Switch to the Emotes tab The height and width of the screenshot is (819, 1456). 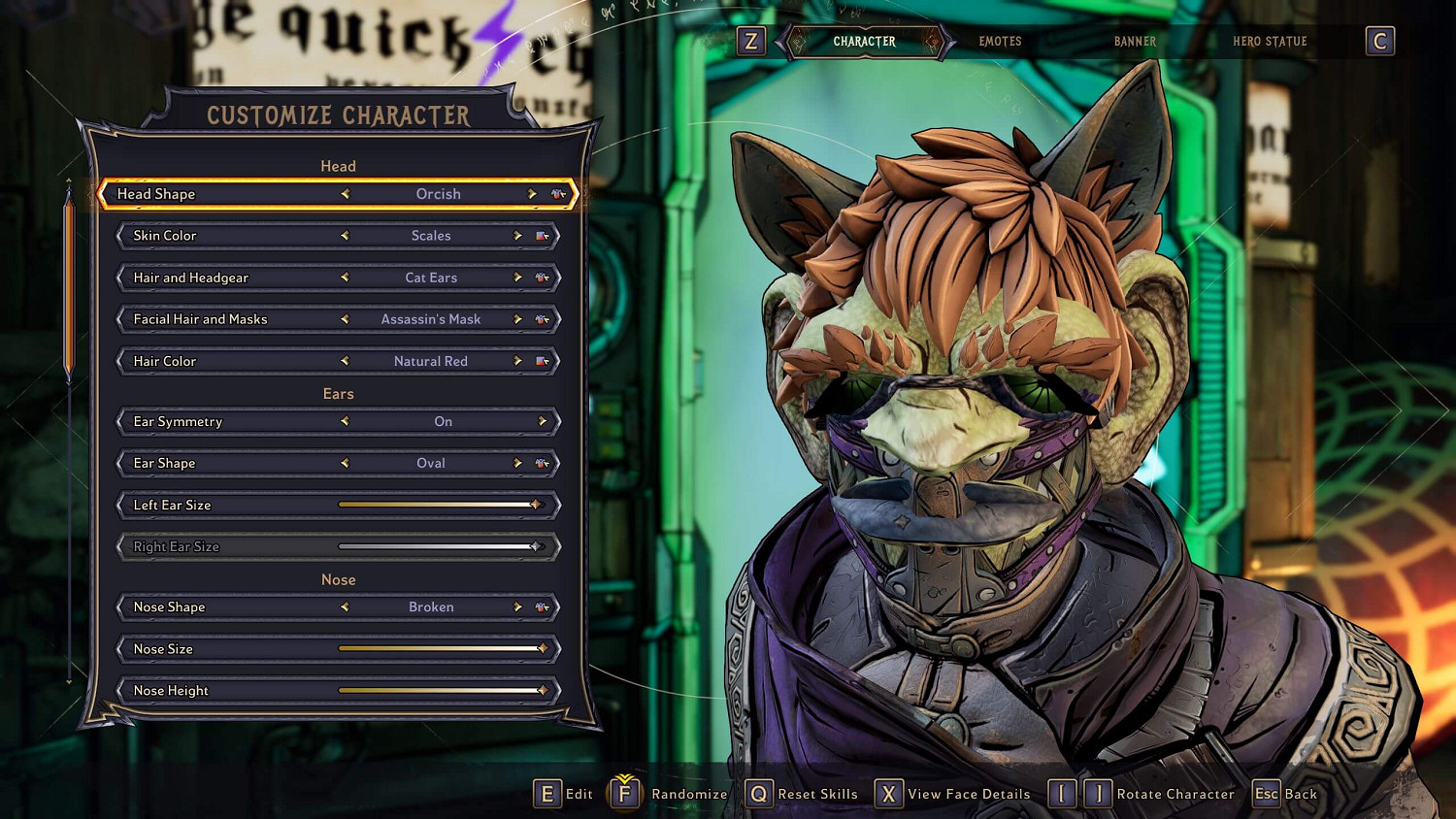click(1000, 42)
